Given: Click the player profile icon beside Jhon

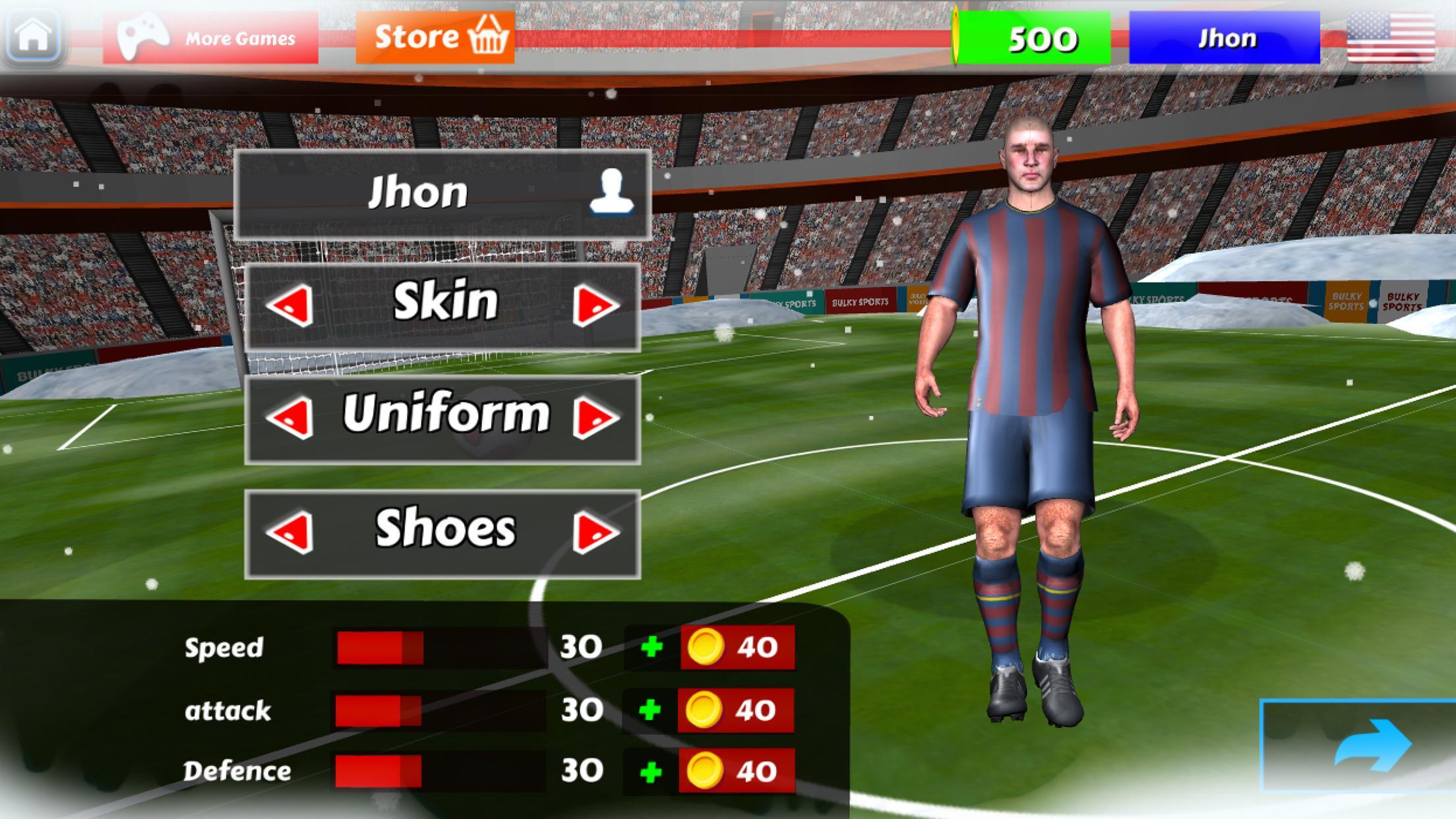Looking at the screenshot, I should tap(612, 190).
